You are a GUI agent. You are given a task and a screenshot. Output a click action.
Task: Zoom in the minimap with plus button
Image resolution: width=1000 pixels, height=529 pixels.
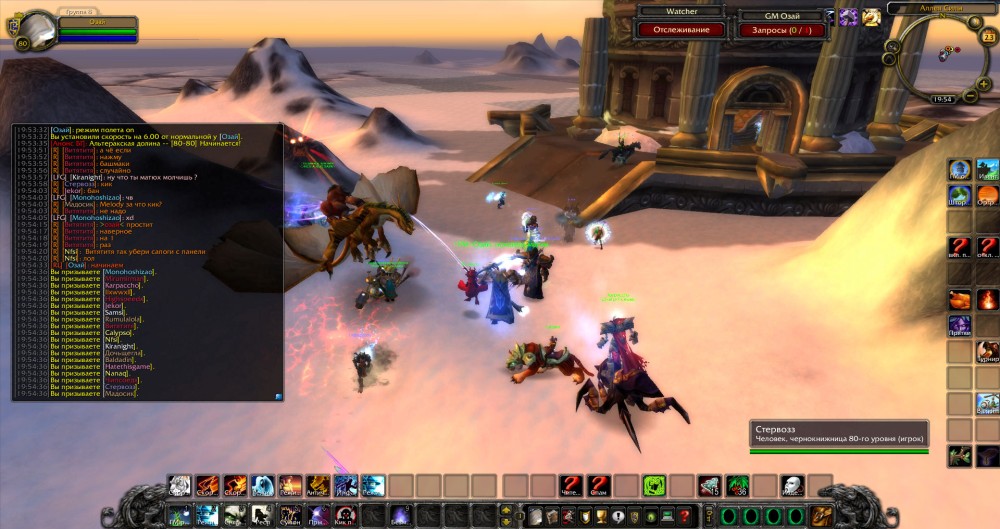984,85
